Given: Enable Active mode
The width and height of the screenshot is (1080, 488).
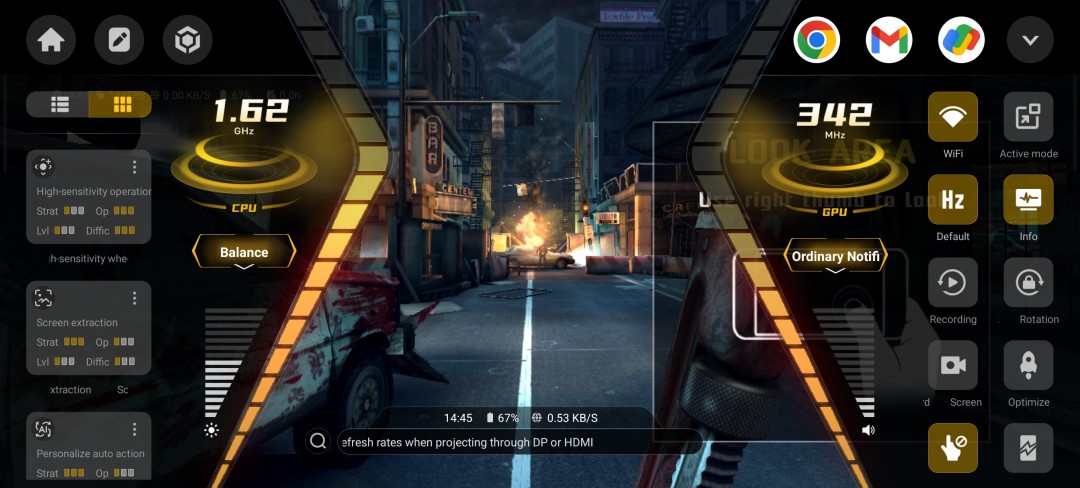Looking at the screenshot, I should (x=1028, y=118).
